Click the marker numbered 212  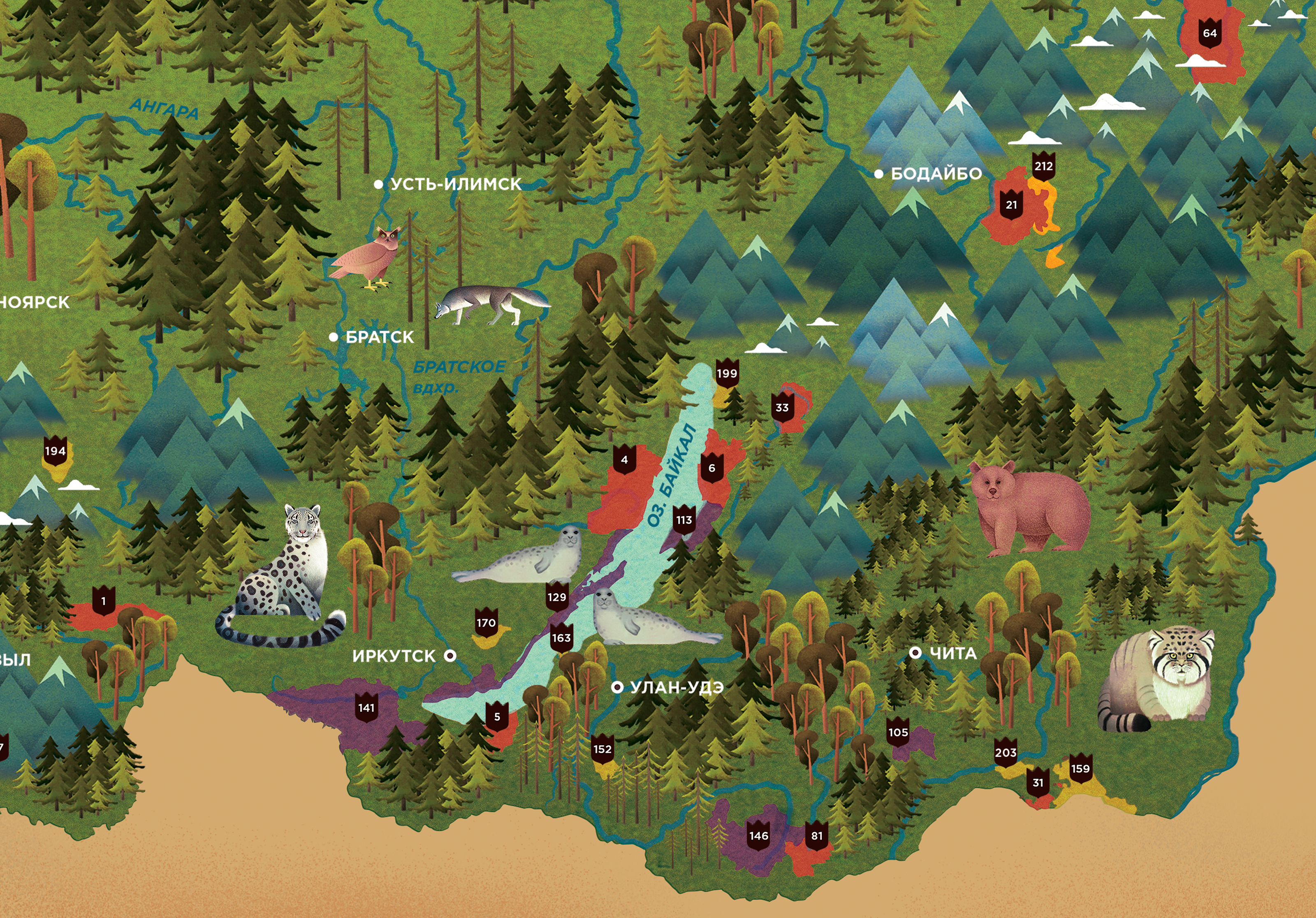(x=1043, y=167)
